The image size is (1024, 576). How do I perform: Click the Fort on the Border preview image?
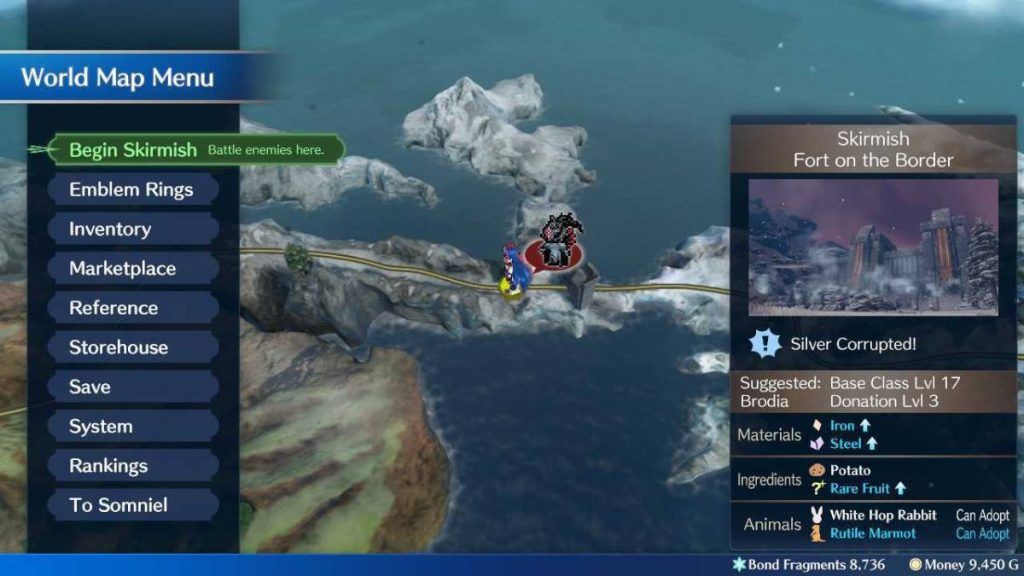pyautogui.click(x=873, y=247)
